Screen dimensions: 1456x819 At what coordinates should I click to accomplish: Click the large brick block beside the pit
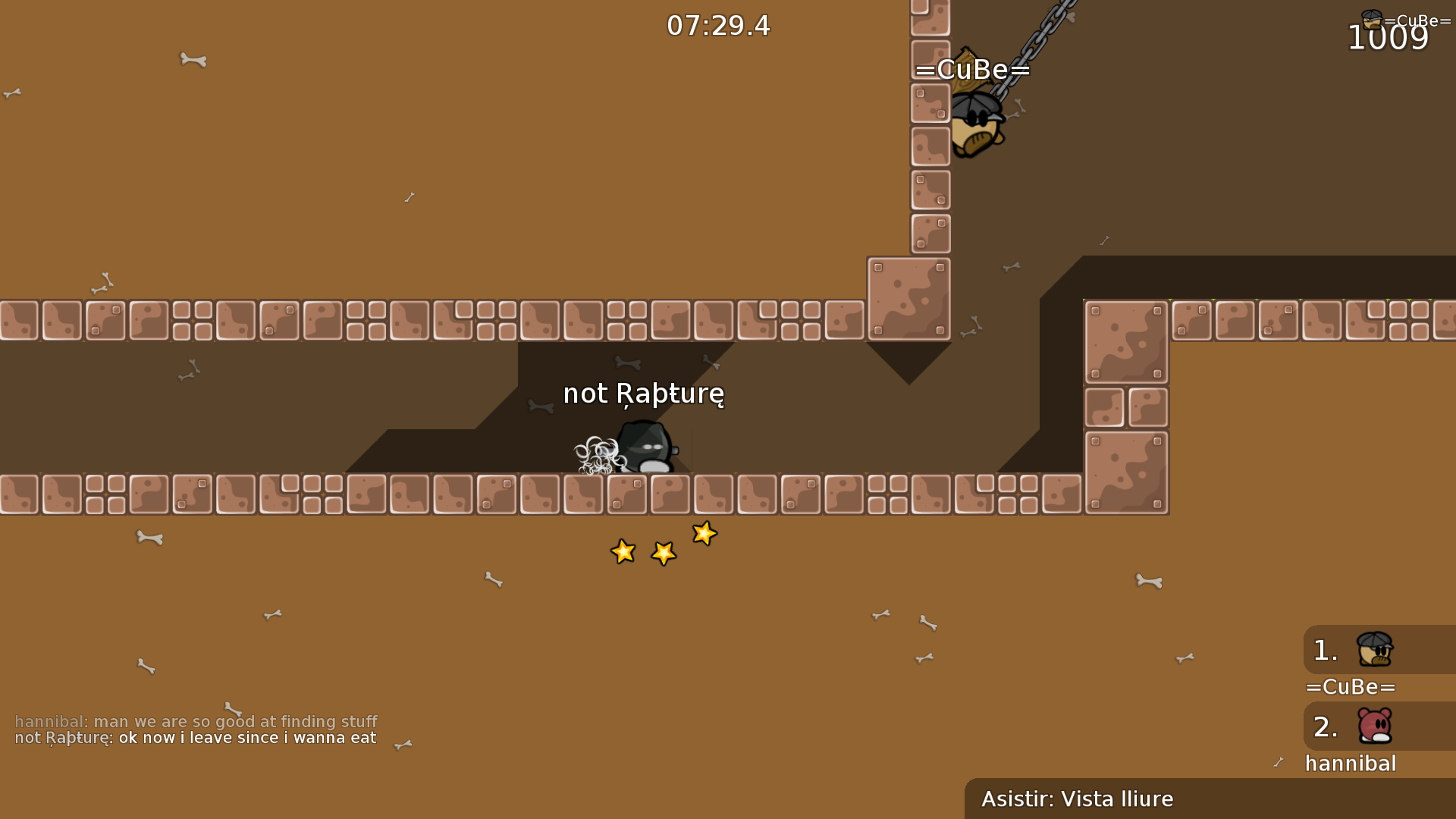tap(908, 298)
